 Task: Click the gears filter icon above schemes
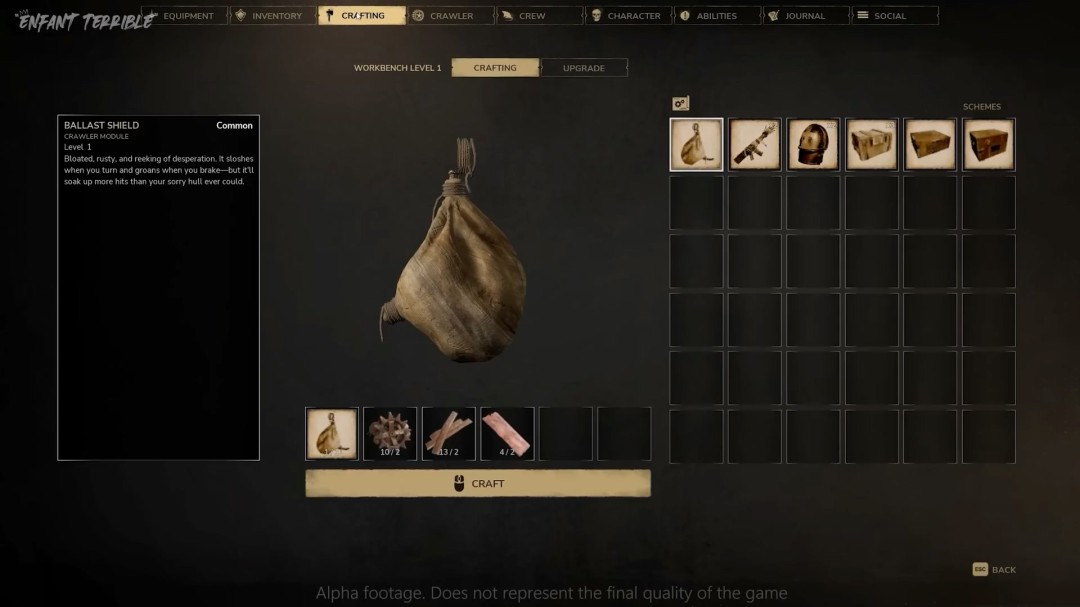(x=681, y=103)
